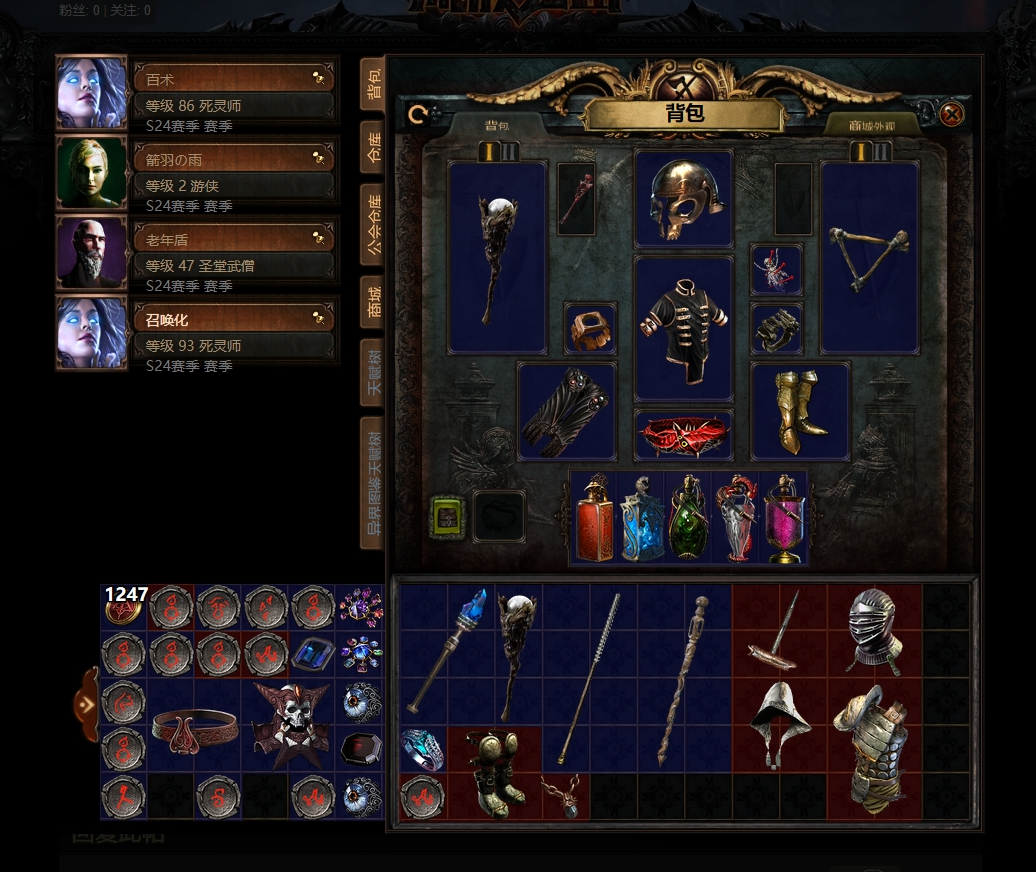Expand the orange arrow beside the stash grid
This screenshot has height=872, width=1036.
(x=87, y=704)
